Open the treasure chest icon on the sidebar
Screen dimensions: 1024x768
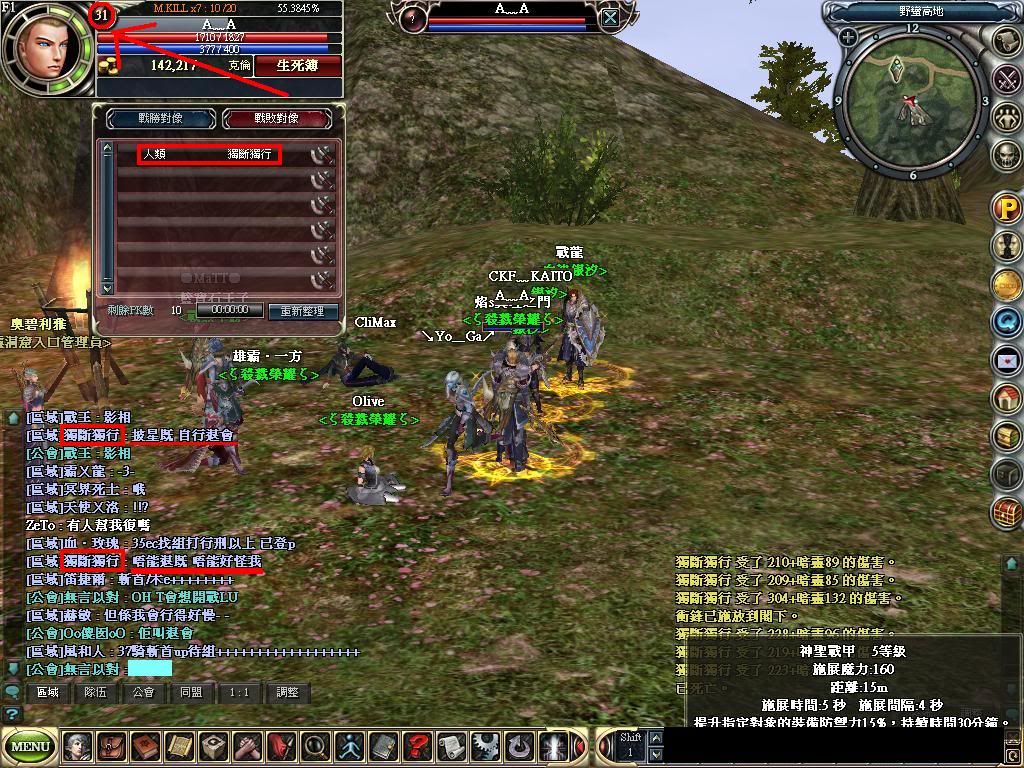[x=1006, y=512]
